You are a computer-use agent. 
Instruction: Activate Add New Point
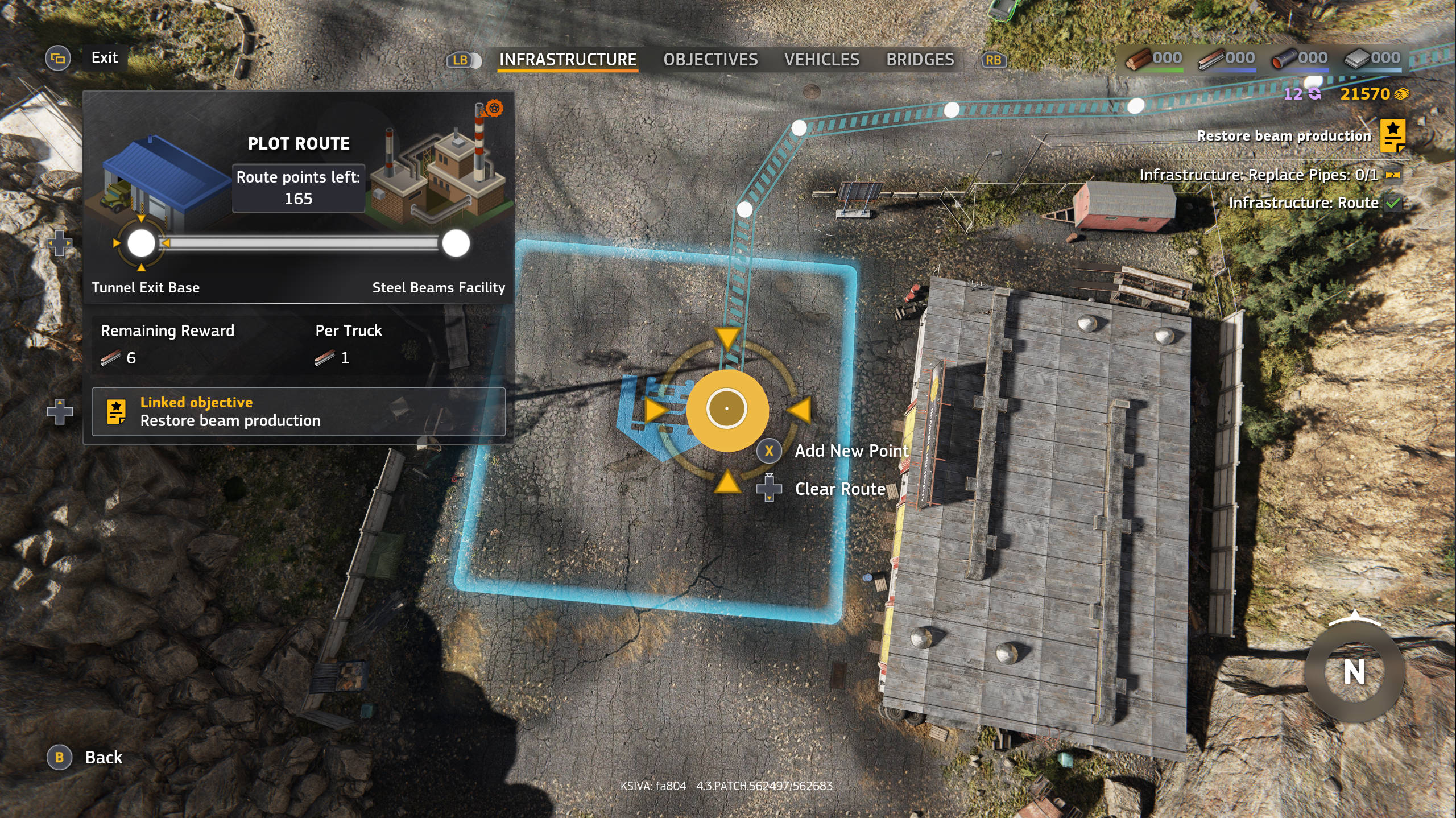[x=768, y=451]
